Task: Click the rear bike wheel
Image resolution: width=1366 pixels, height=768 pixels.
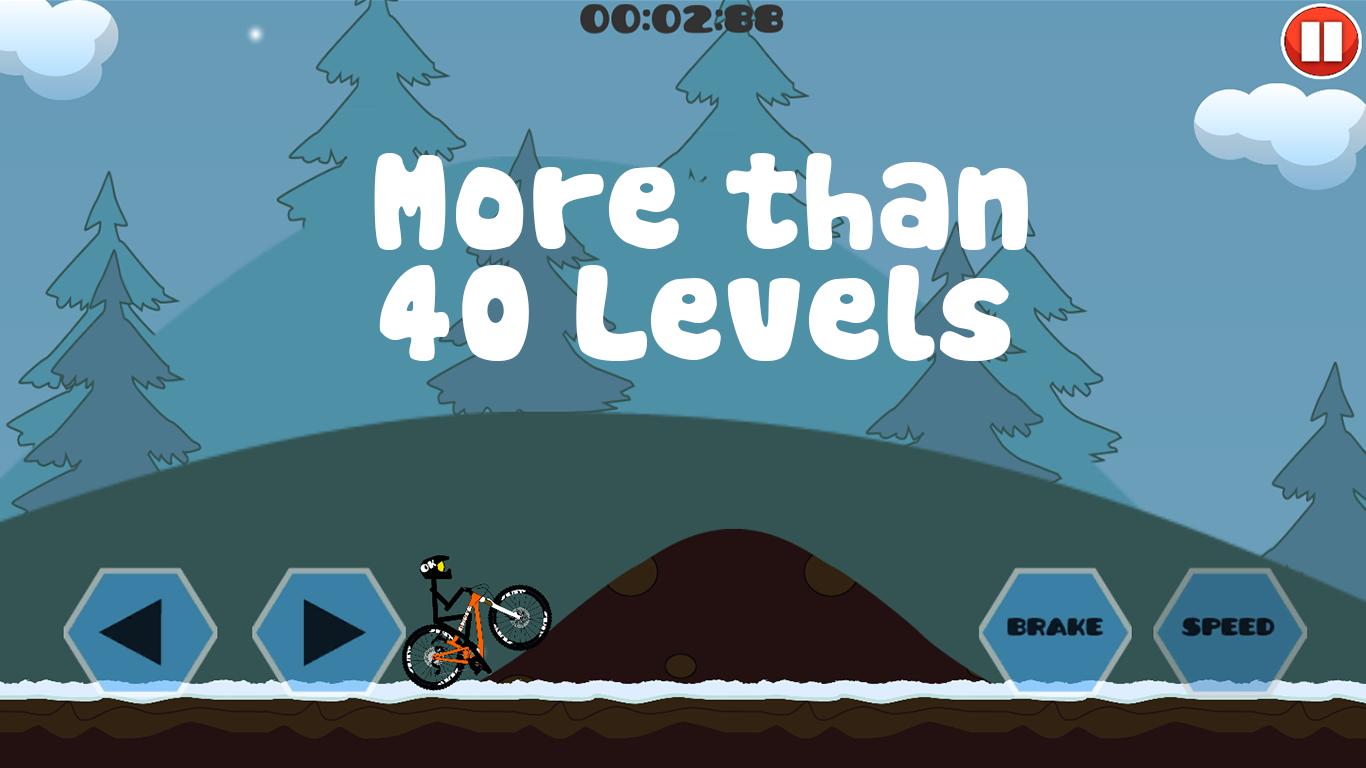Action: [432, 655]
